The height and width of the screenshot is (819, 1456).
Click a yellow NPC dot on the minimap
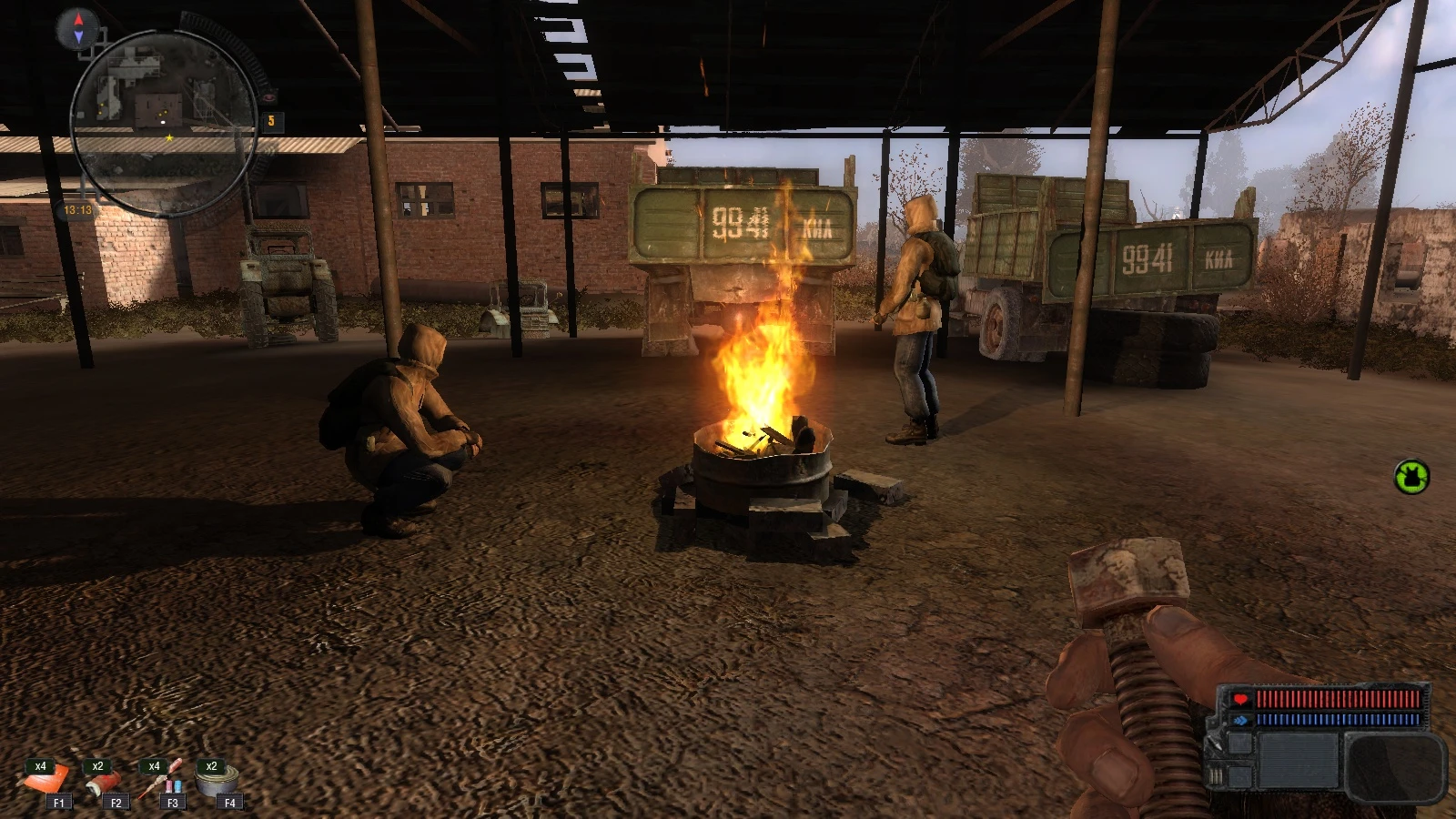(x=165, y=114)
